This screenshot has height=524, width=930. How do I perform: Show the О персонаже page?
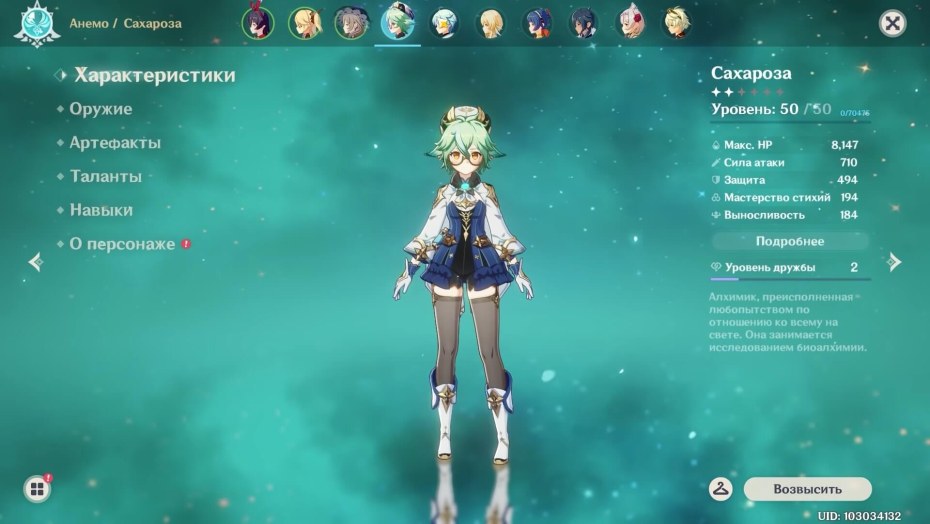pos(122,244)
